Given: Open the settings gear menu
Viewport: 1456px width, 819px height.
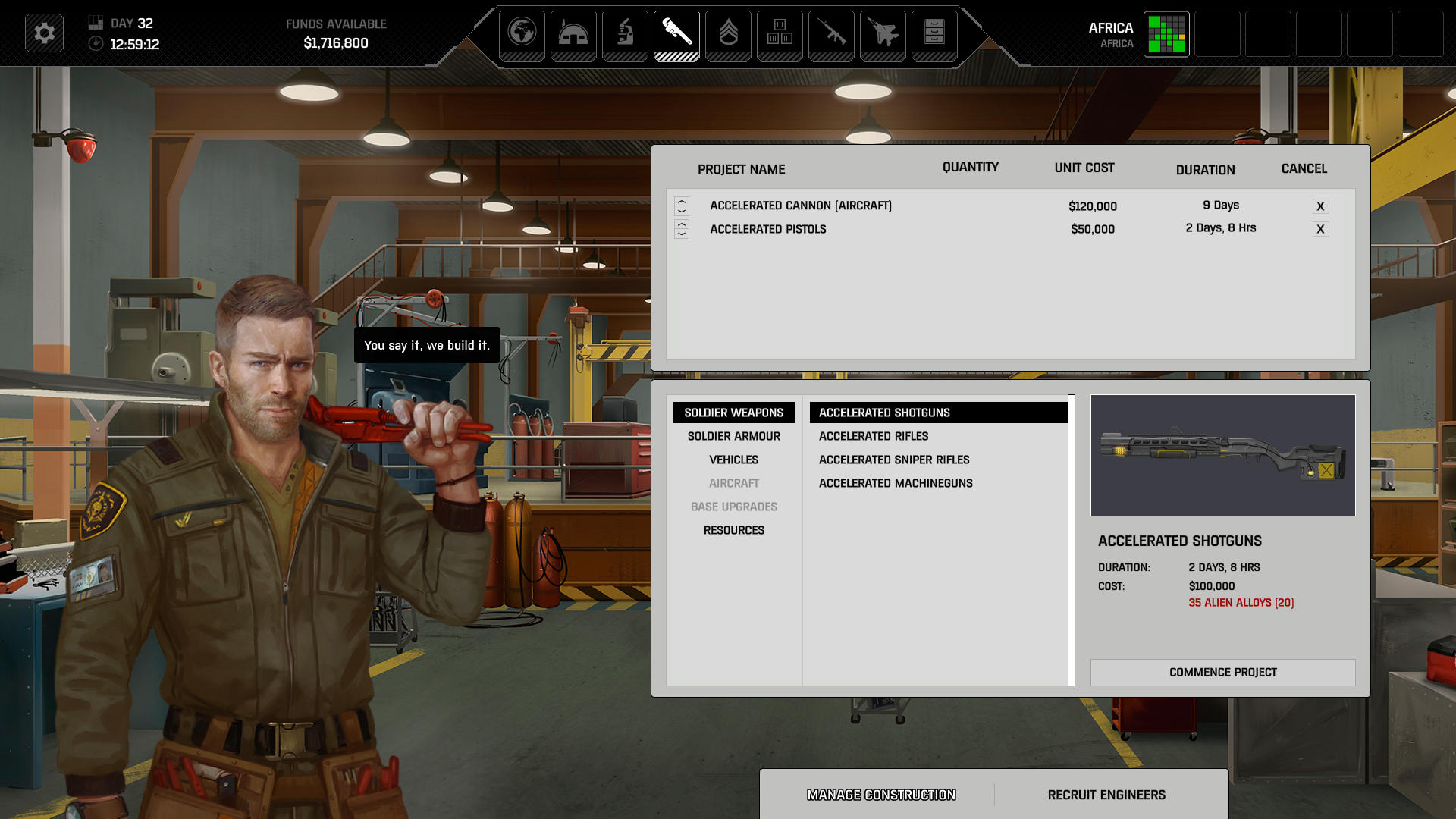Looking at the screenshot, I should tap(44, 33).
